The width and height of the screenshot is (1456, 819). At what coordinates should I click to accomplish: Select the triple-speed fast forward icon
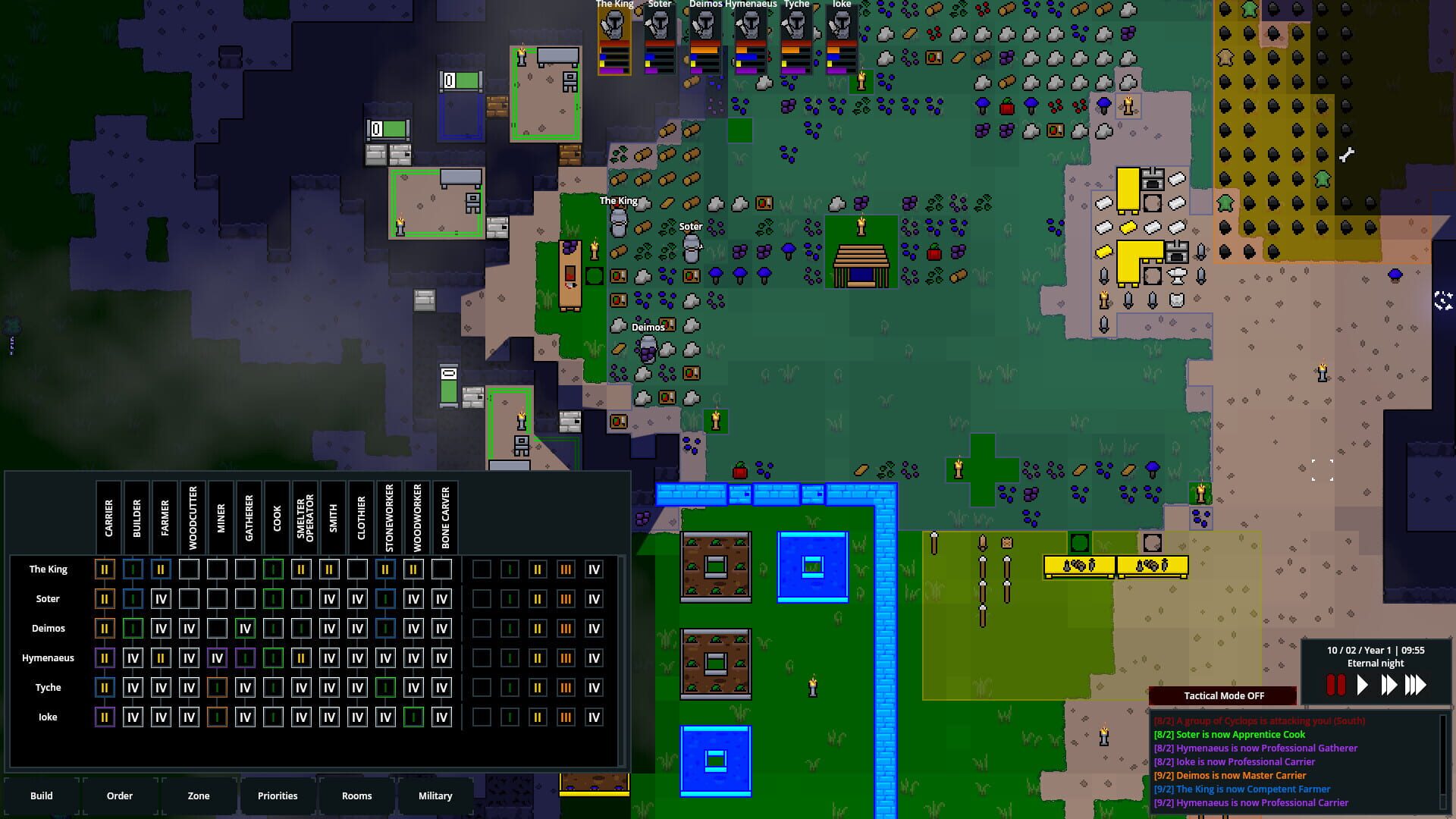tap(1417, 685)
